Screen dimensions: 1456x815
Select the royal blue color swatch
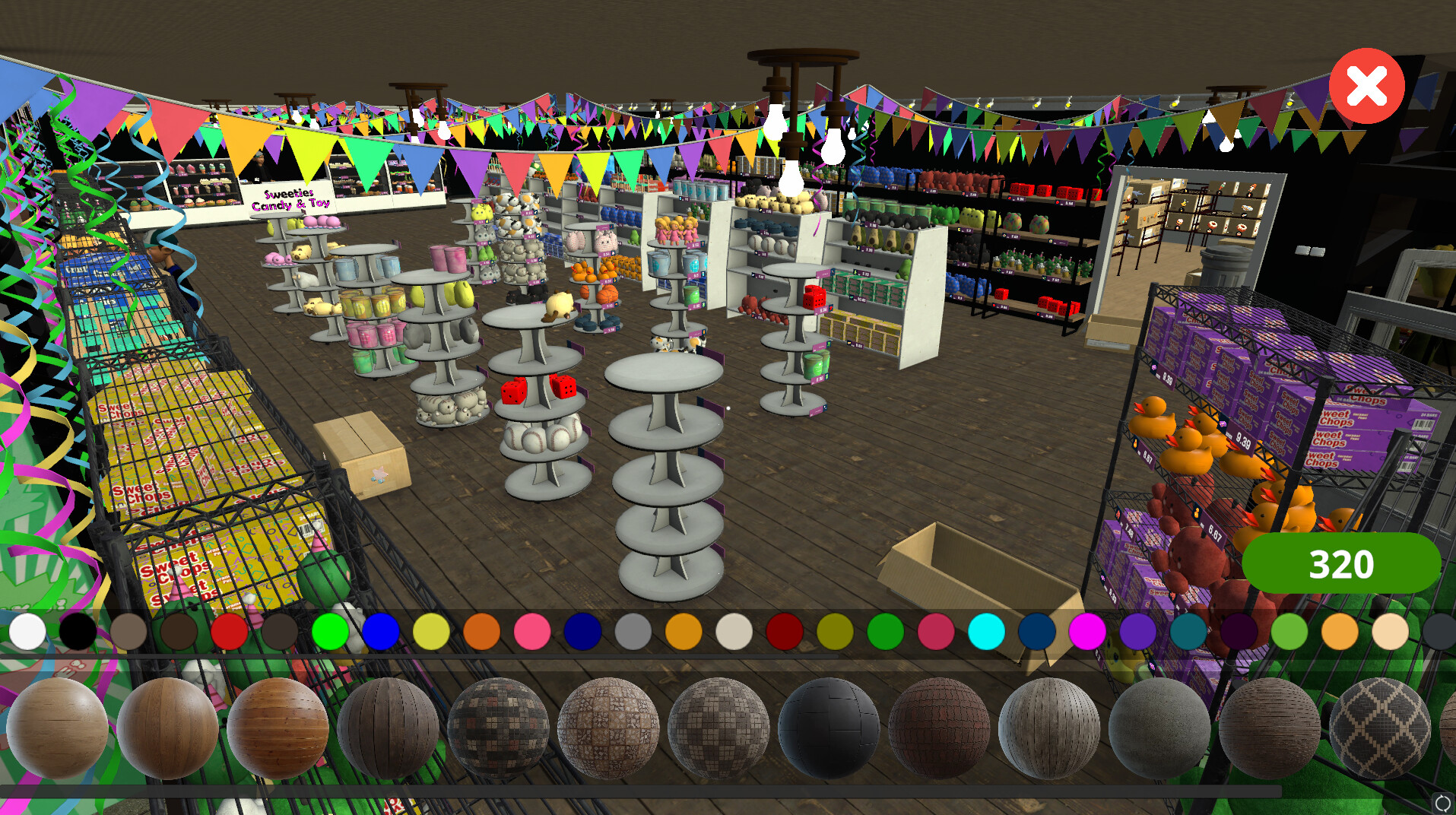tap(380, 631)
